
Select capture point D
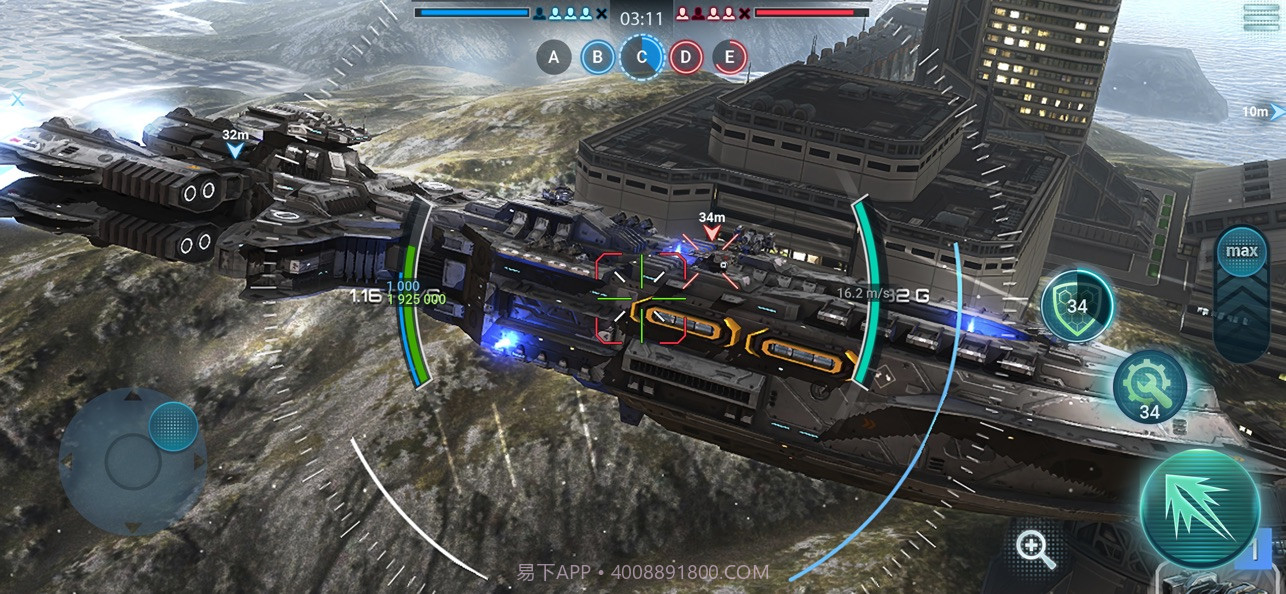686,57
